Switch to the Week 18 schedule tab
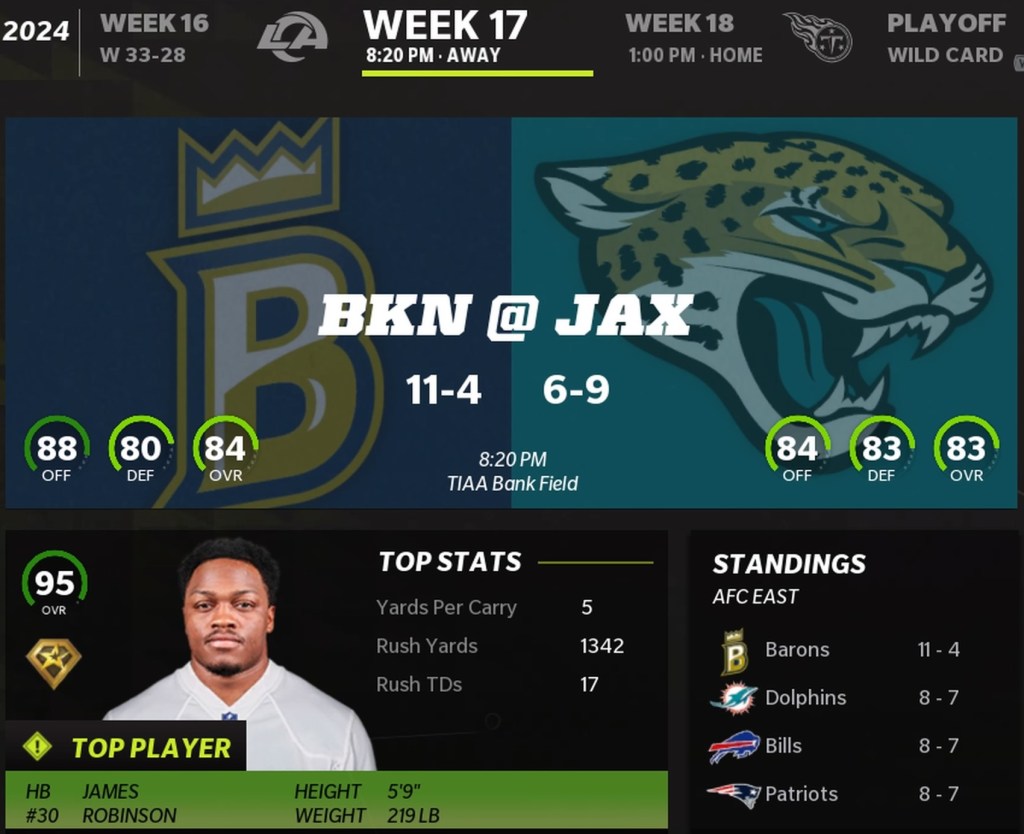The height and width of the screenshot is (834, 1024). 694,38
